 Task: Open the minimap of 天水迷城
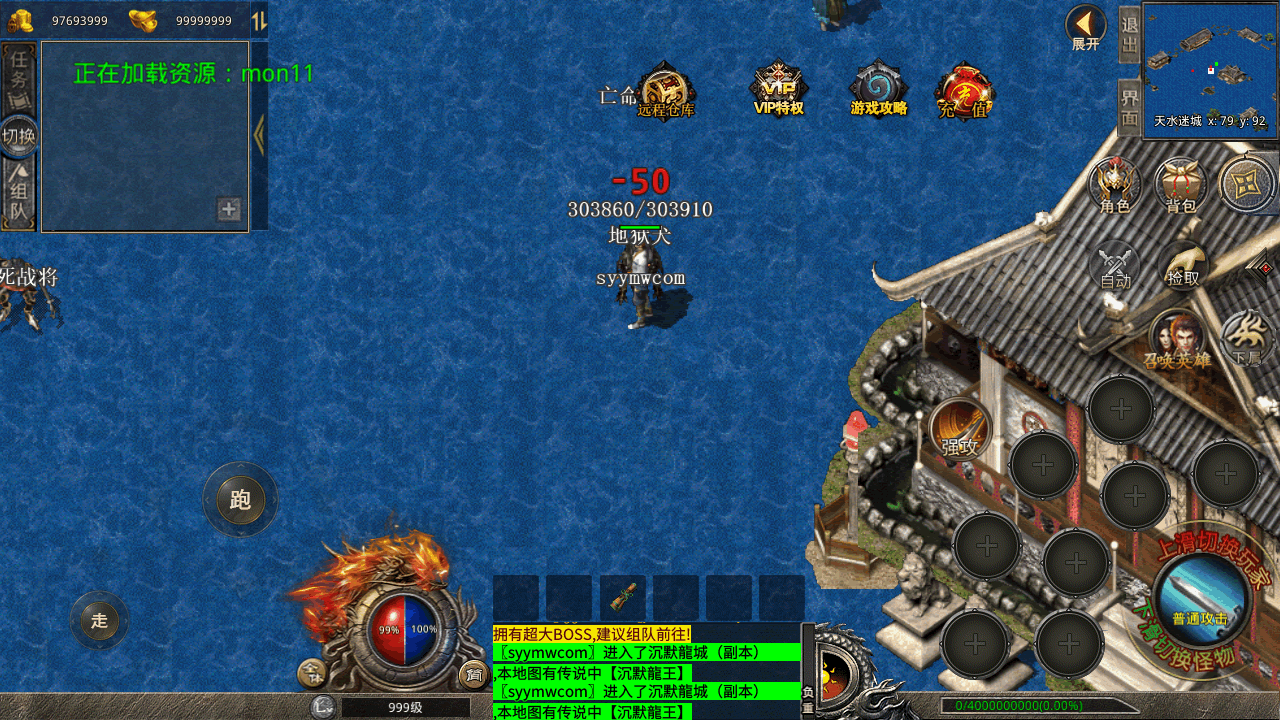tap(1210, 67)
